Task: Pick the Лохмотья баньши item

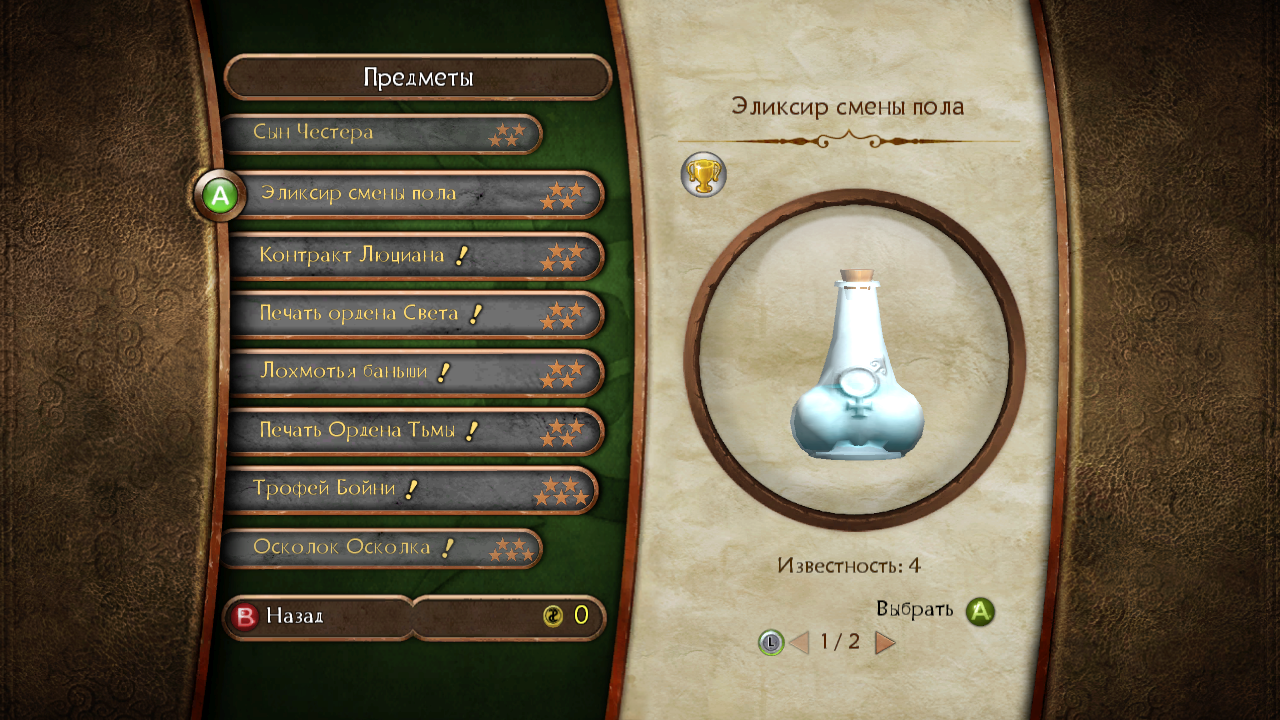Action: (x=415, y=373)
